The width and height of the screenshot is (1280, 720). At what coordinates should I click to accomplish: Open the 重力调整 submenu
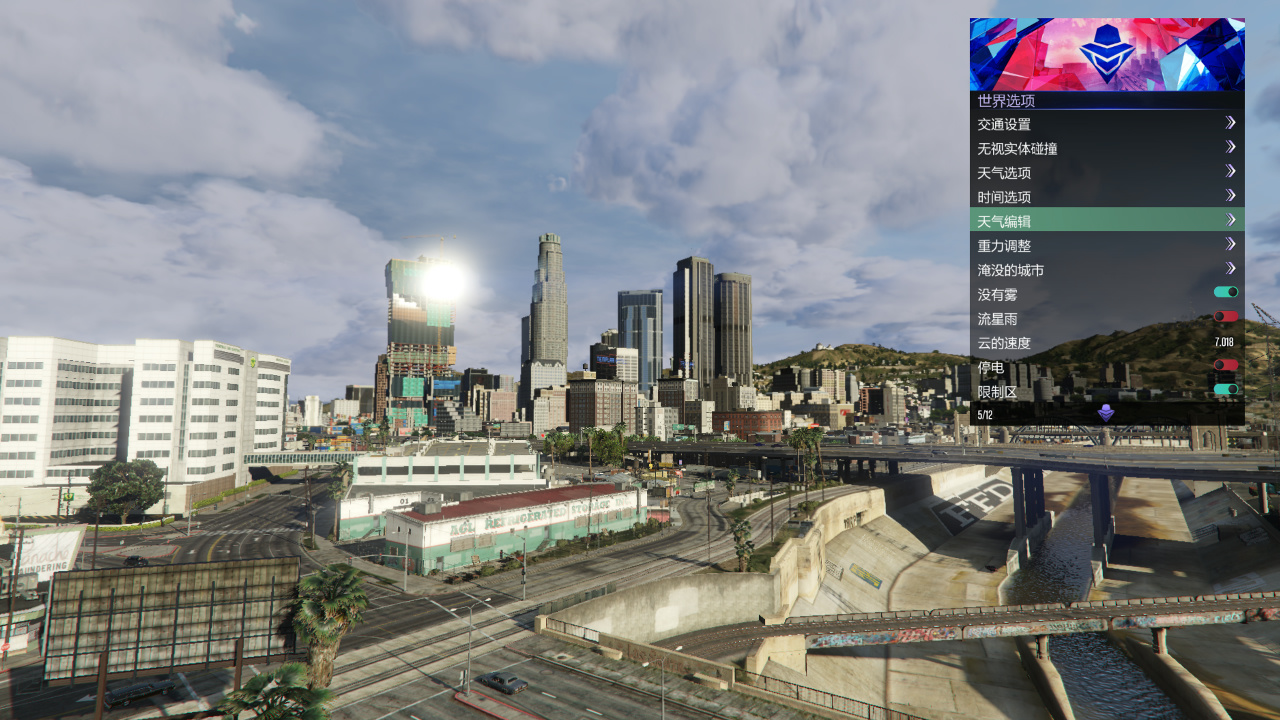point(1106,245)
